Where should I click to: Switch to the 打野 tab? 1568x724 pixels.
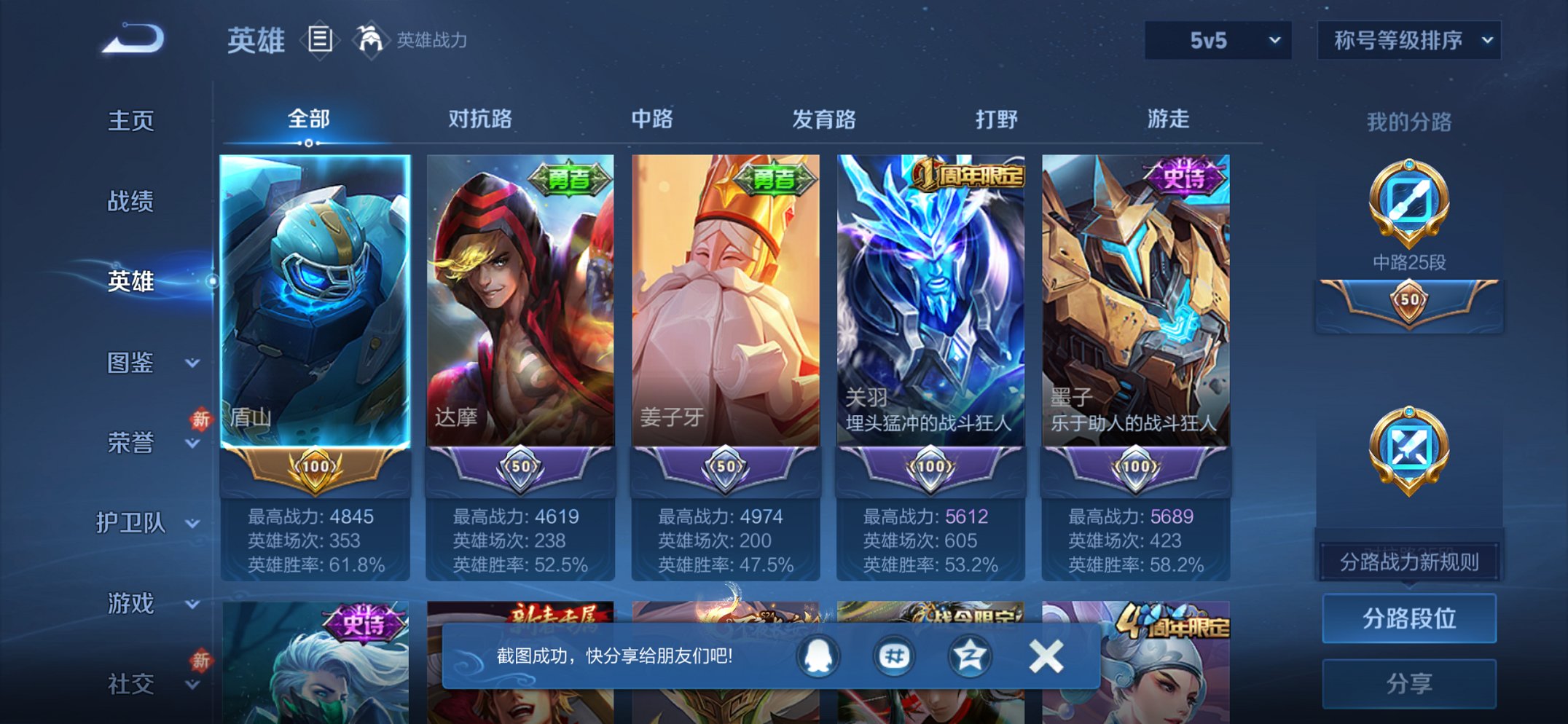(997, 119)
